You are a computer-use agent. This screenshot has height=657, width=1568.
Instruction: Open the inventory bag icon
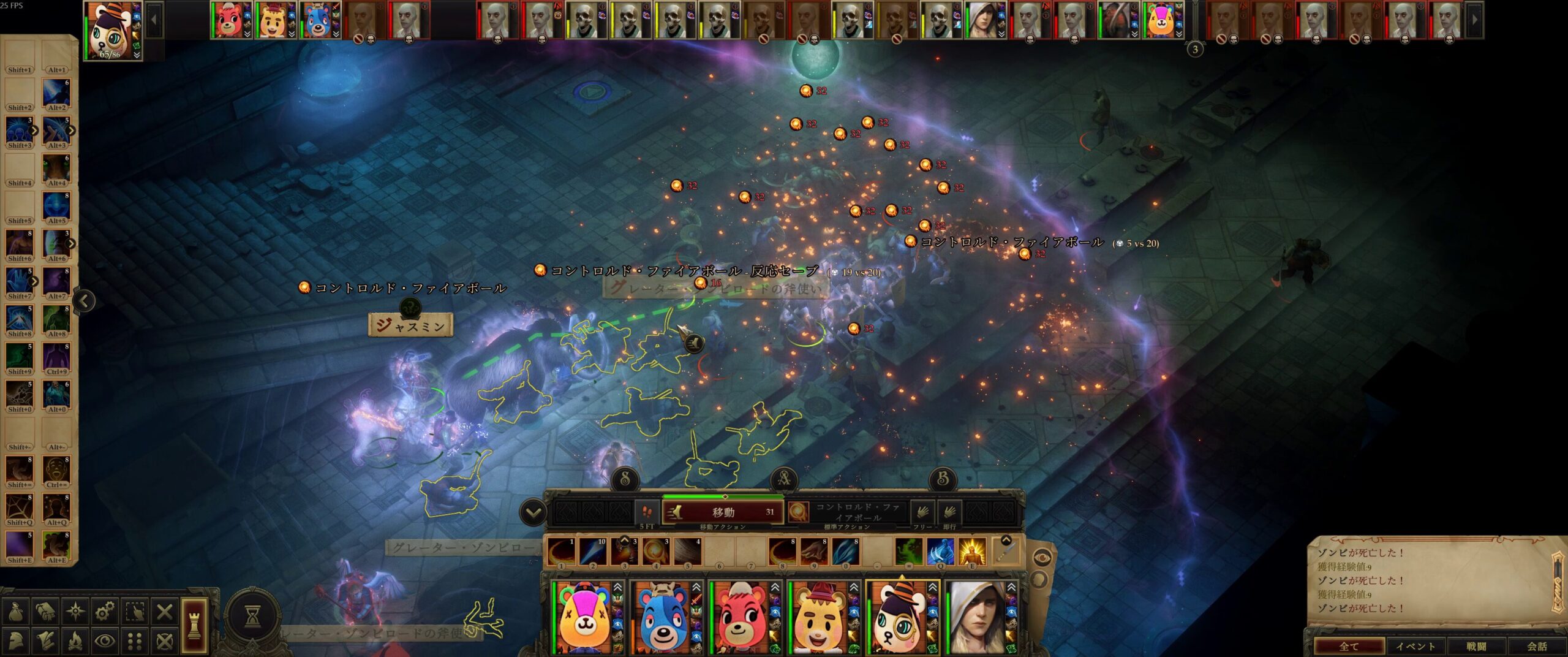pyautogui.click(x=15, y=611)
